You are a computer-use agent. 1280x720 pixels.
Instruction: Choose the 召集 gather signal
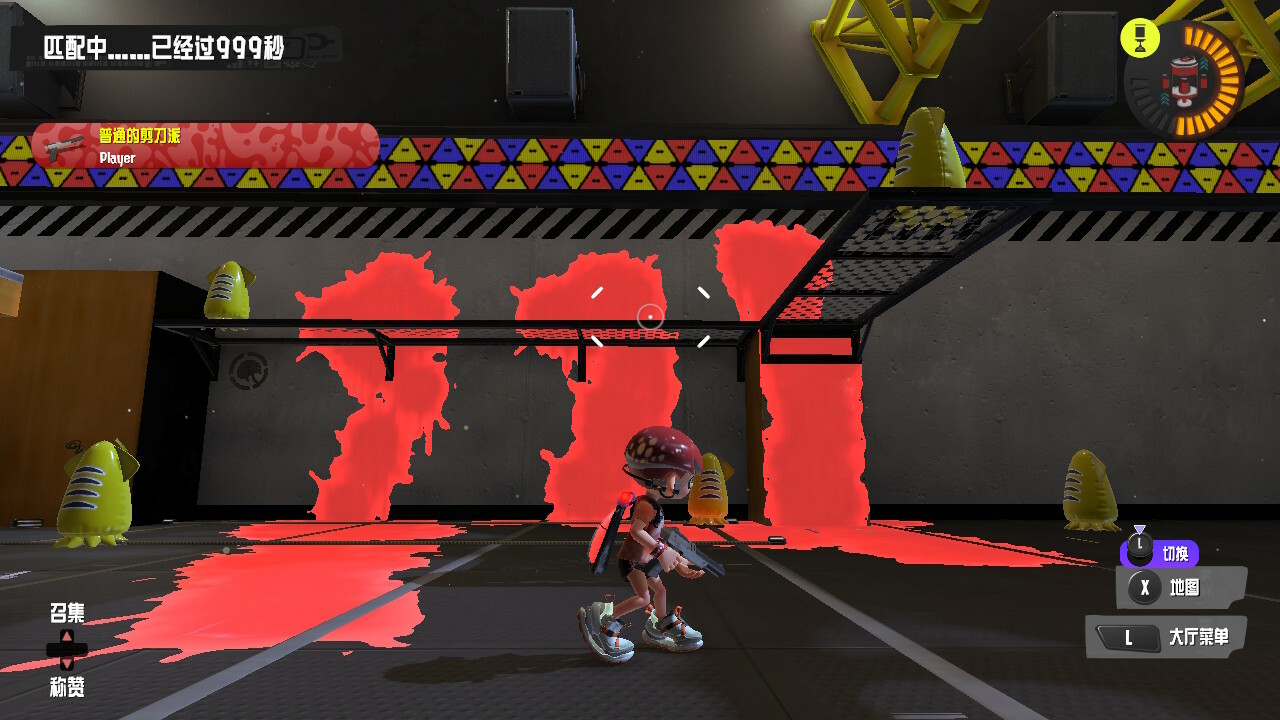(67, 614)
